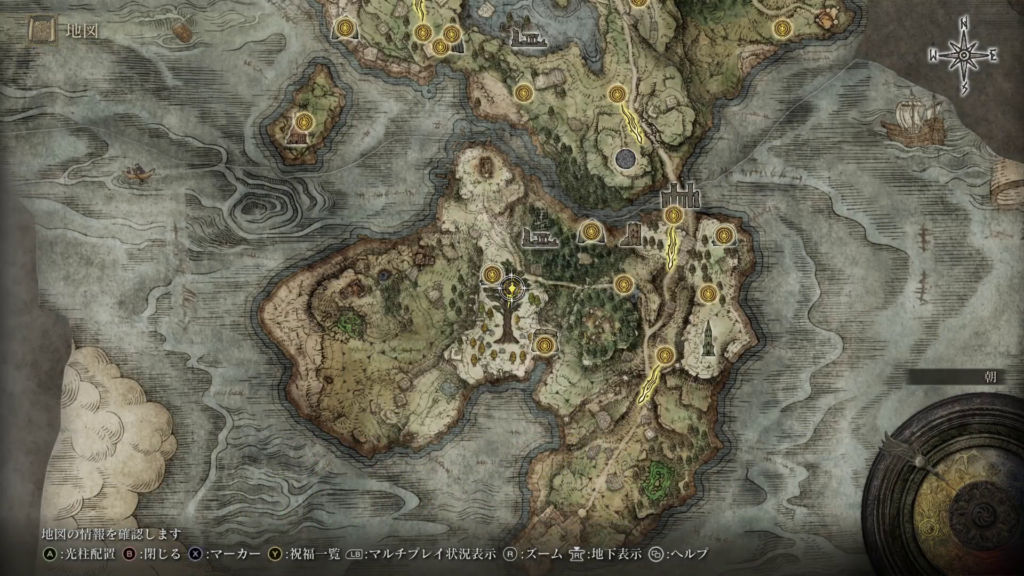Click the grace on the forest road
This screenshot has width=1024, height=576.
pos(624,284)
